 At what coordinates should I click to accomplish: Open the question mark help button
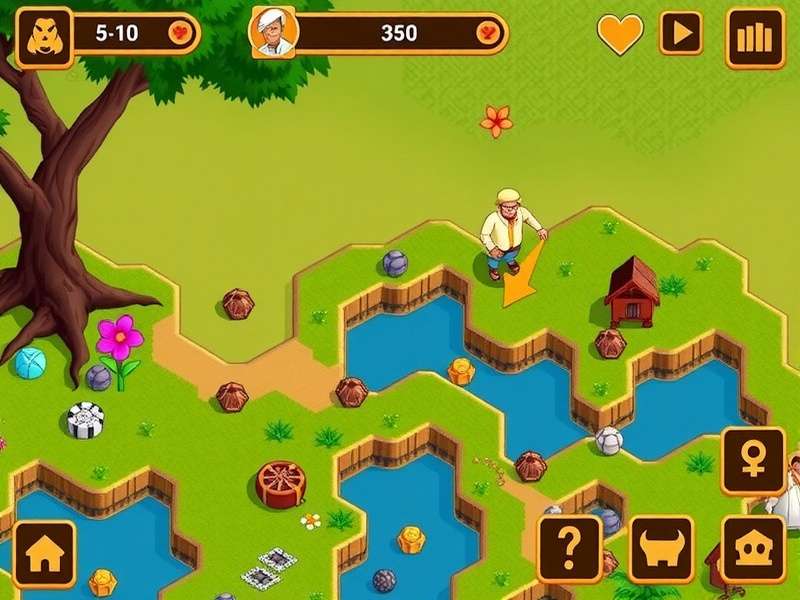pyautogui.click(x=570, y=549)
